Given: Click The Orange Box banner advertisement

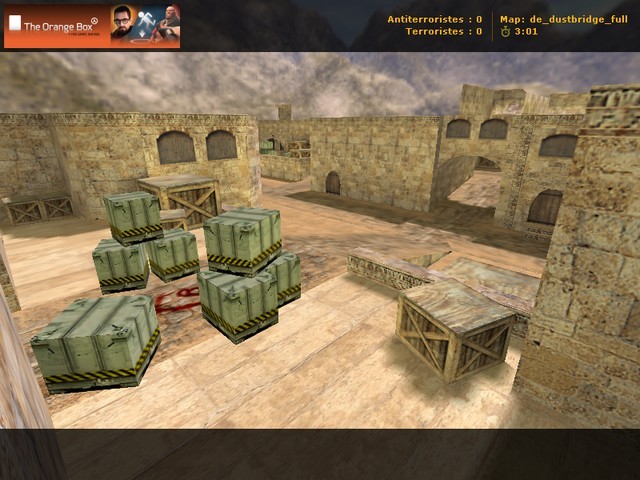Looking at the screenshot, I should (x=92, y=26).
